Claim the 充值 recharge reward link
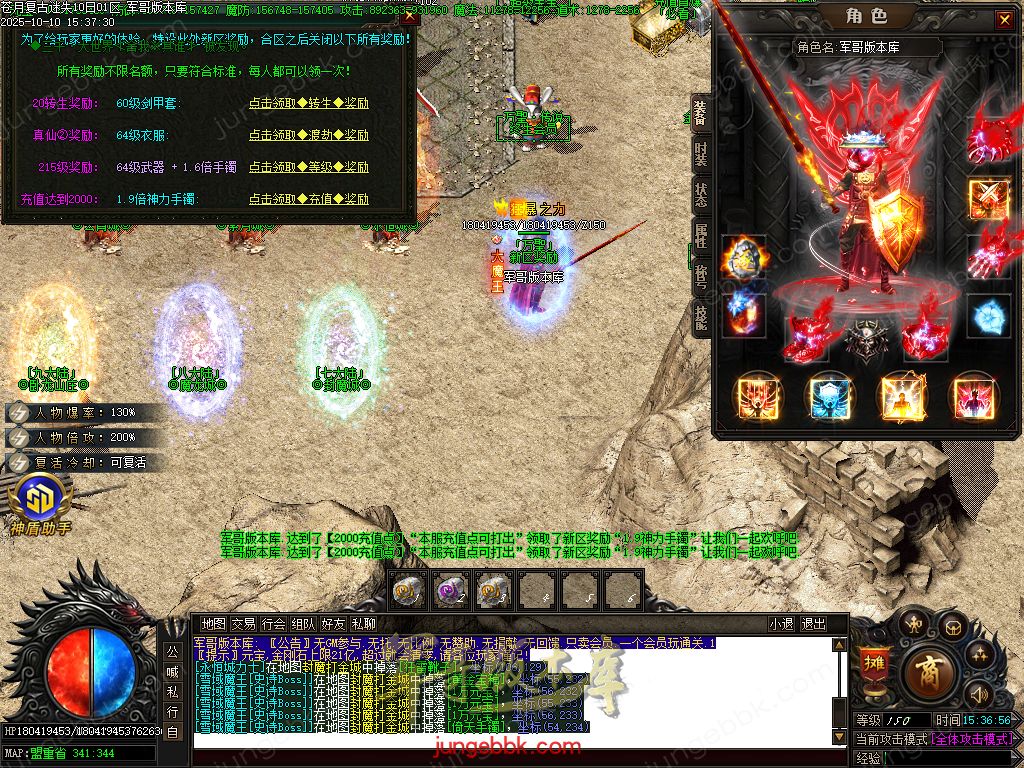The image size is (1024, 768). (309, 199)
